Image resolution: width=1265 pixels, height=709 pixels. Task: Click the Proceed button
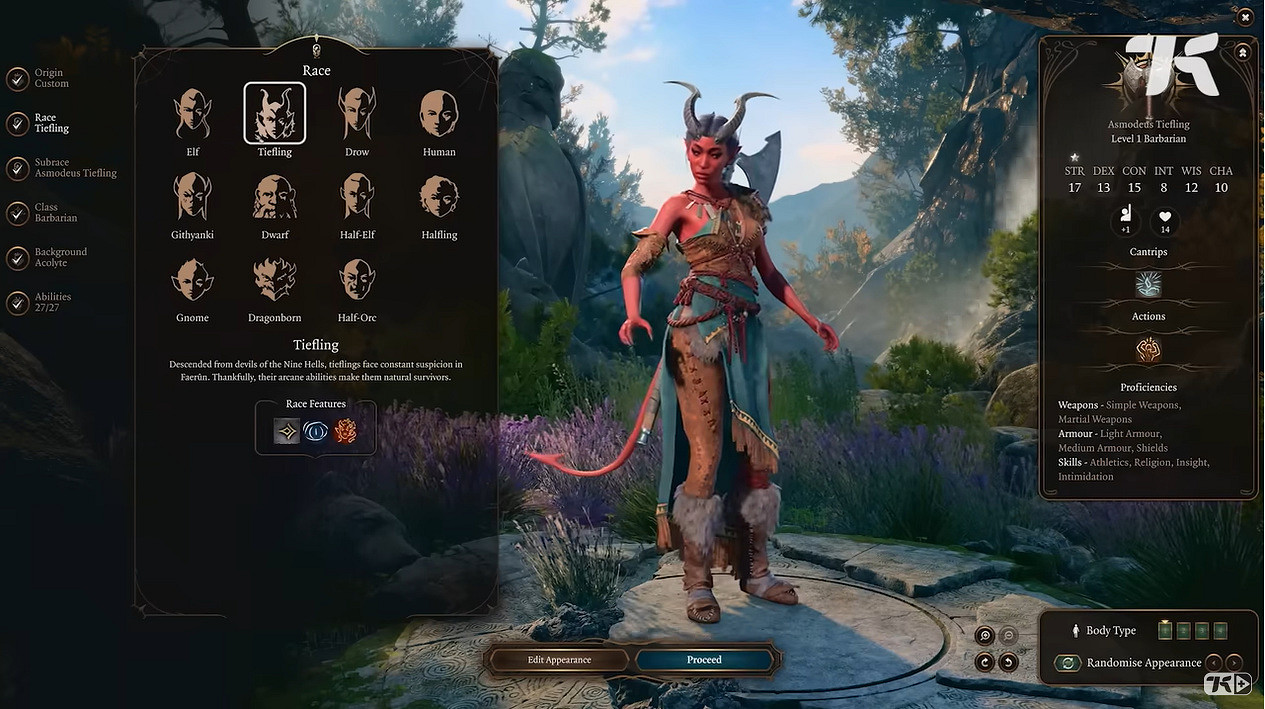coord(704,660)
